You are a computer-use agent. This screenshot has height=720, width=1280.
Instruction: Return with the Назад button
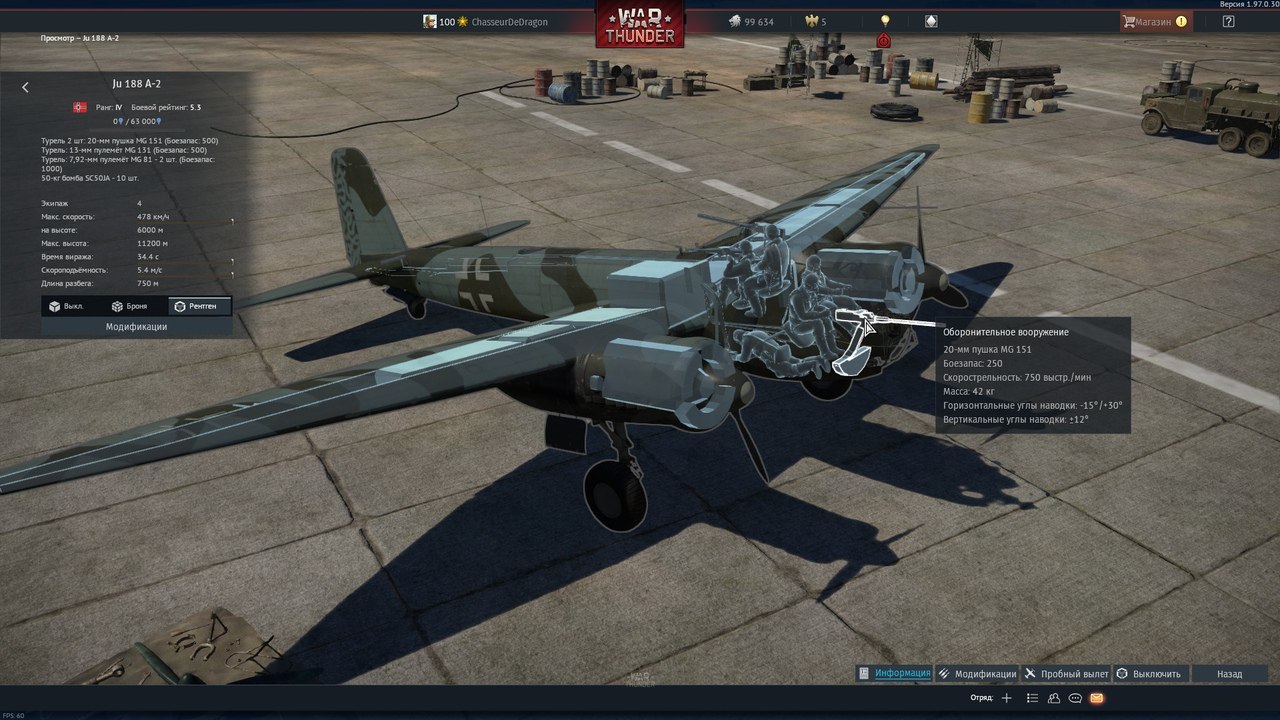tap(1229, 674)
